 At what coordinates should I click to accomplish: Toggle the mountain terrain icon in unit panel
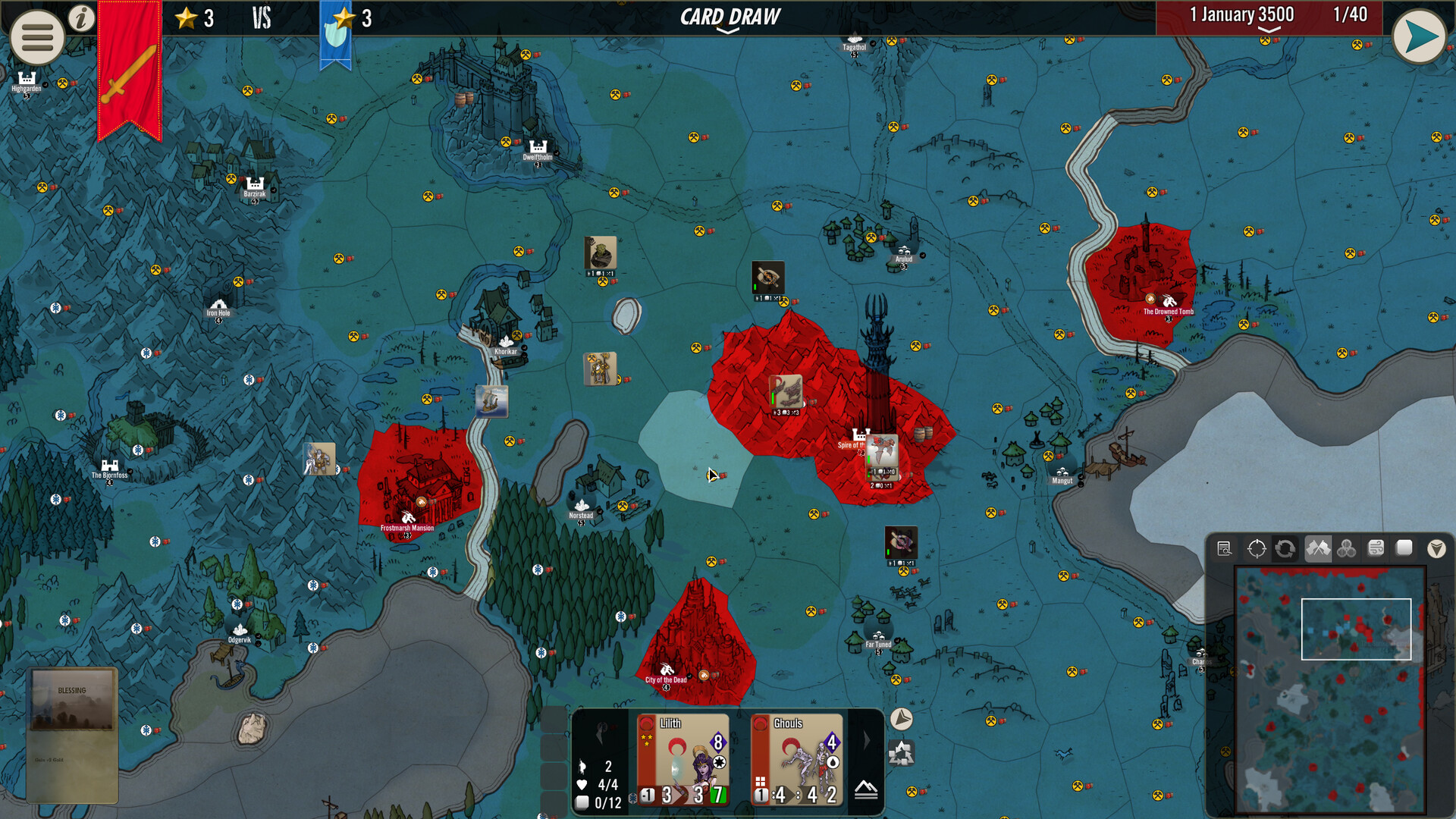tap(866, 790)
